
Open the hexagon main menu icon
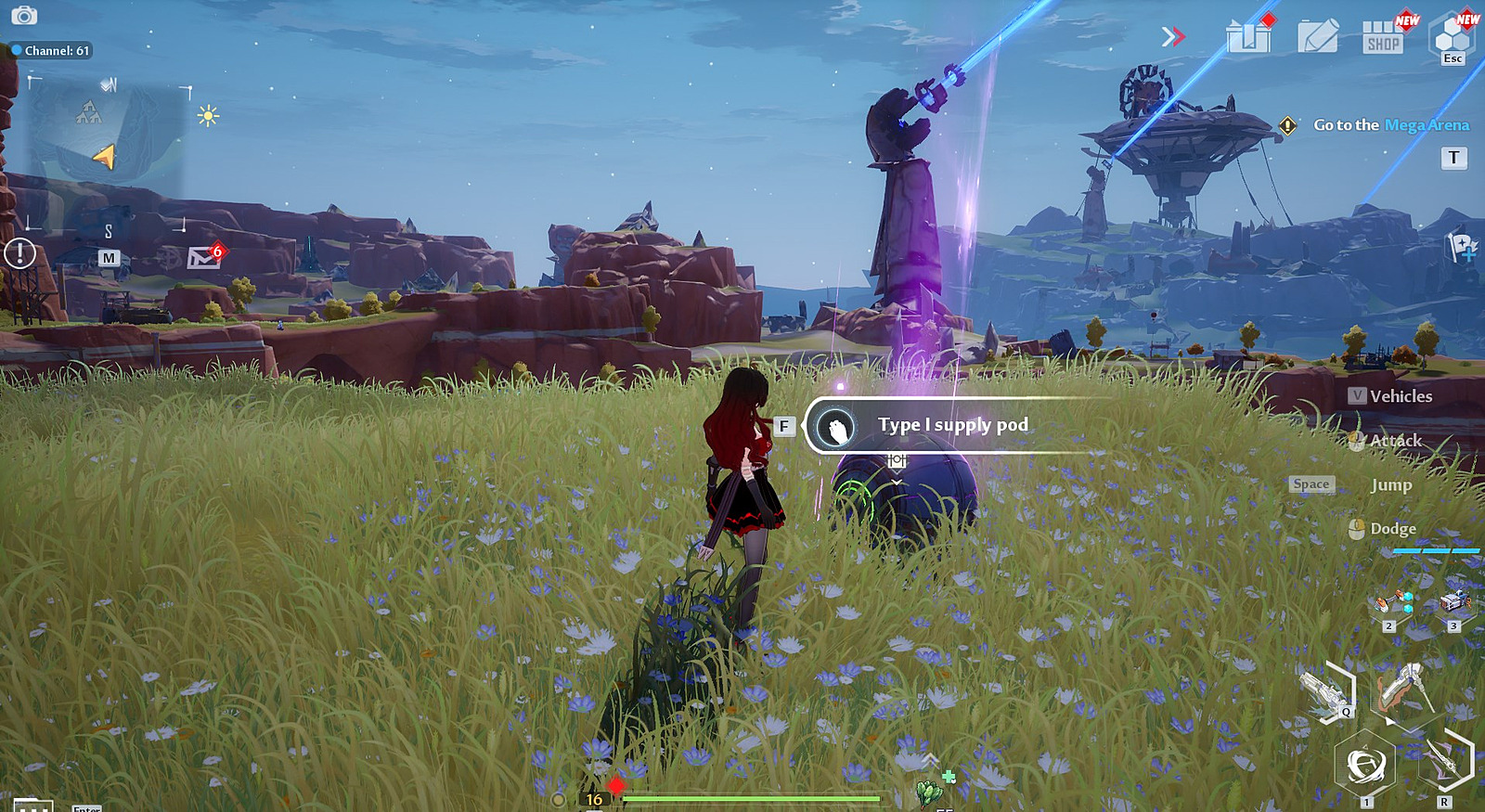[x=1452, y=36]
